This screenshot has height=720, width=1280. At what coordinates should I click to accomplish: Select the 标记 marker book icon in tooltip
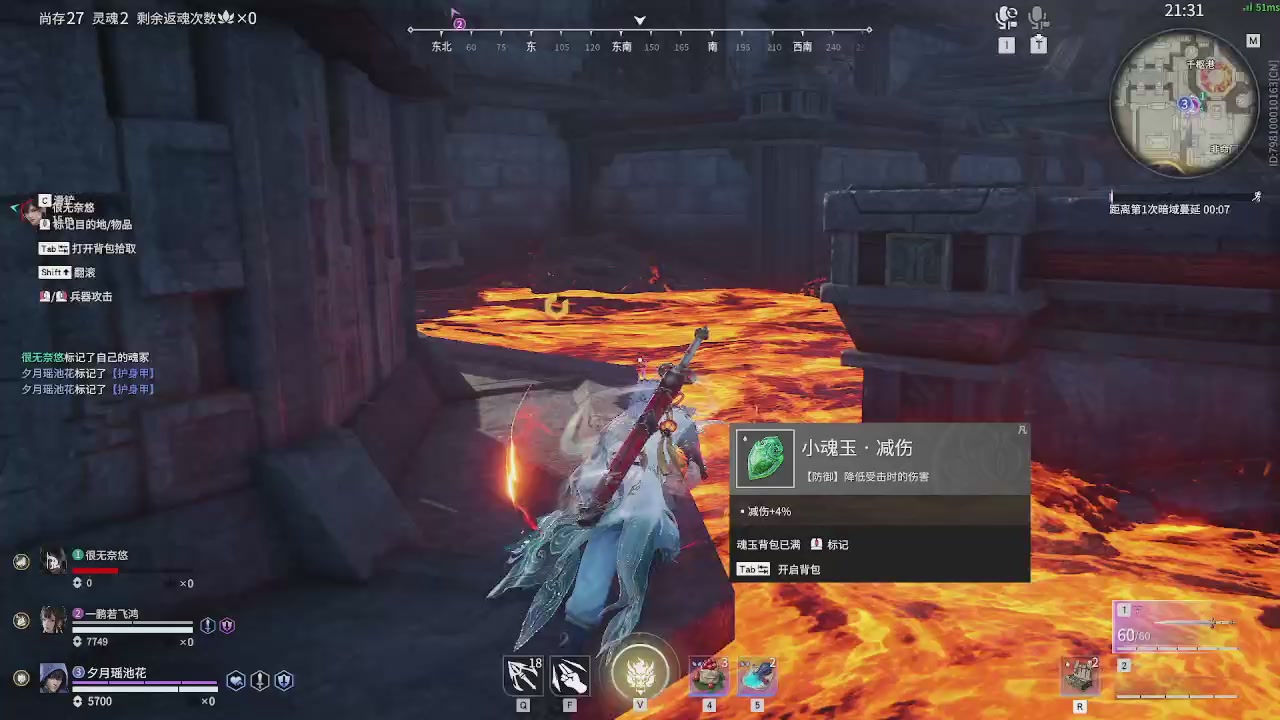coord(819,544)
